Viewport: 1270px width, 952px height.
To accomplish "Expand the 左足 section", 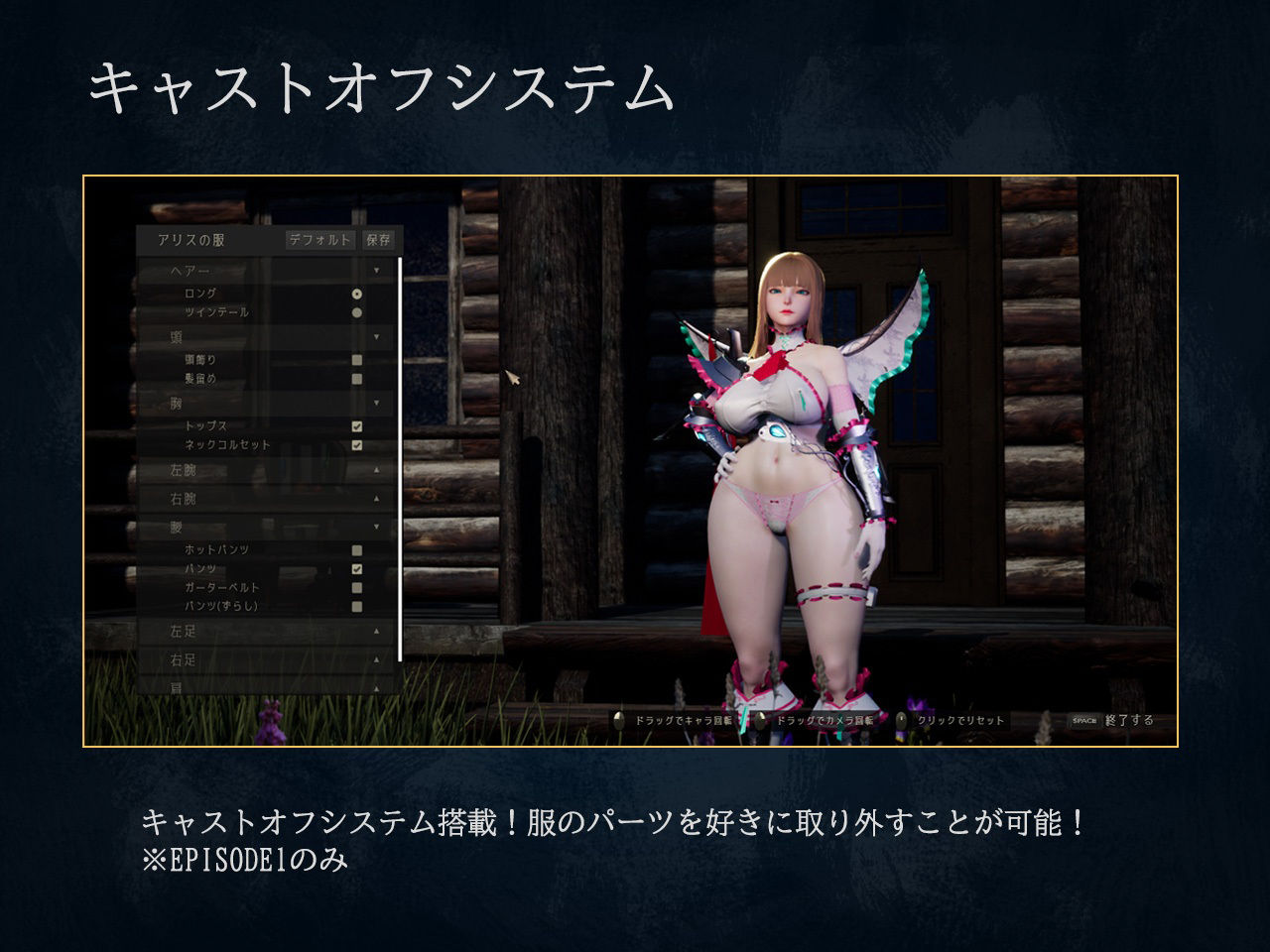I will click(376, 630).
